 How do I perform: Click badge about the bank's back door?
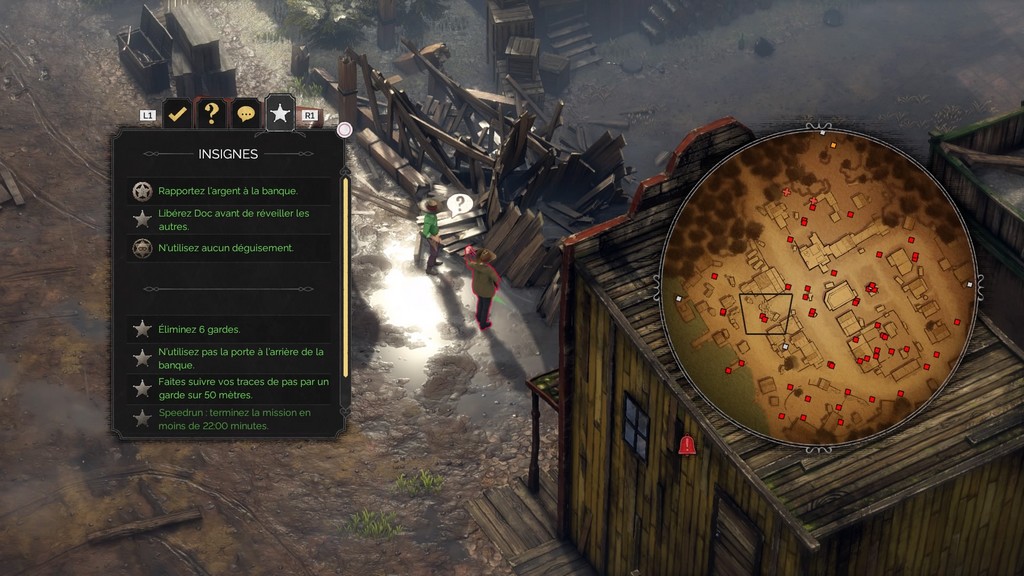240,357
